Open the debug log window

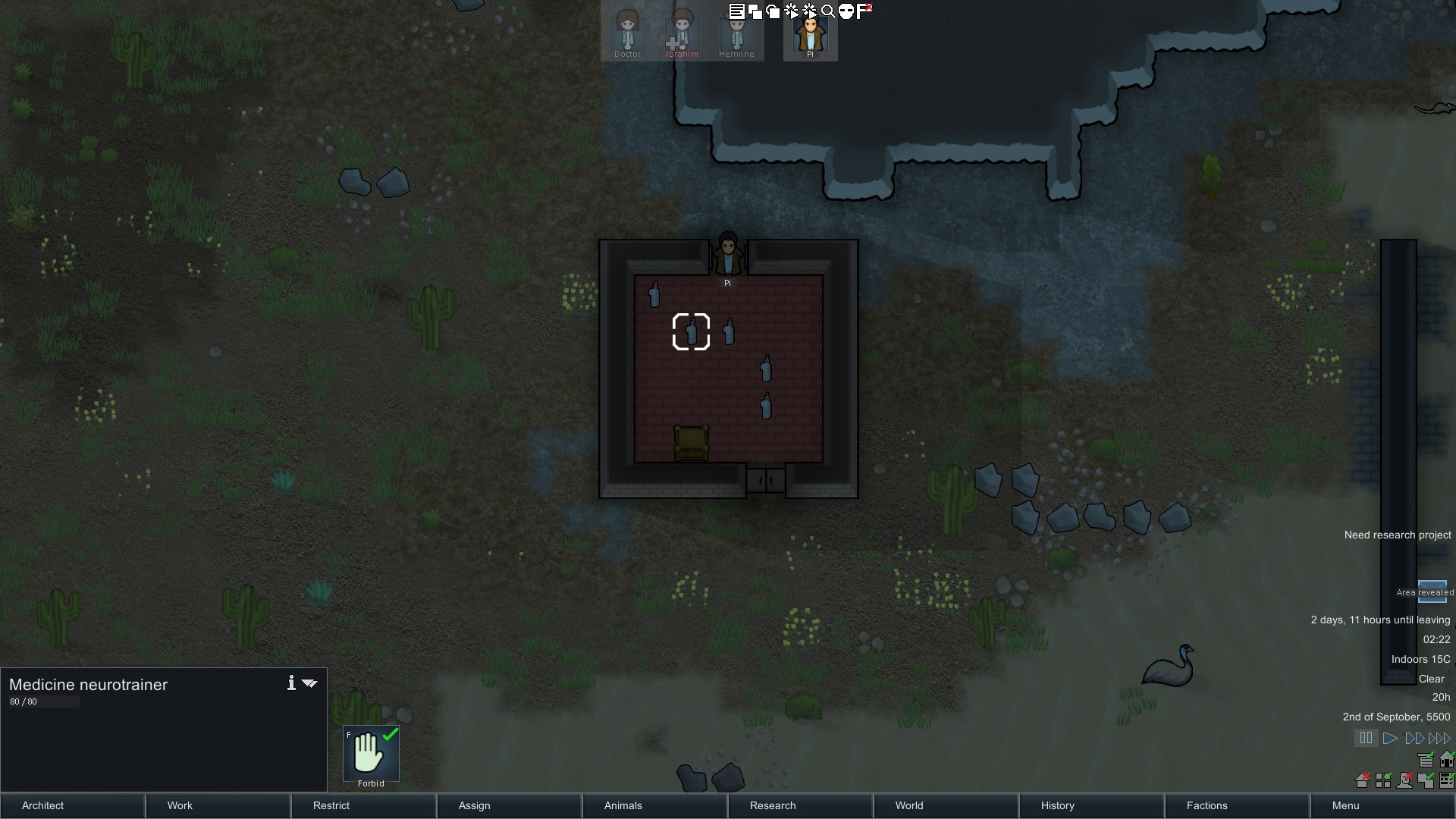(736, 11)
